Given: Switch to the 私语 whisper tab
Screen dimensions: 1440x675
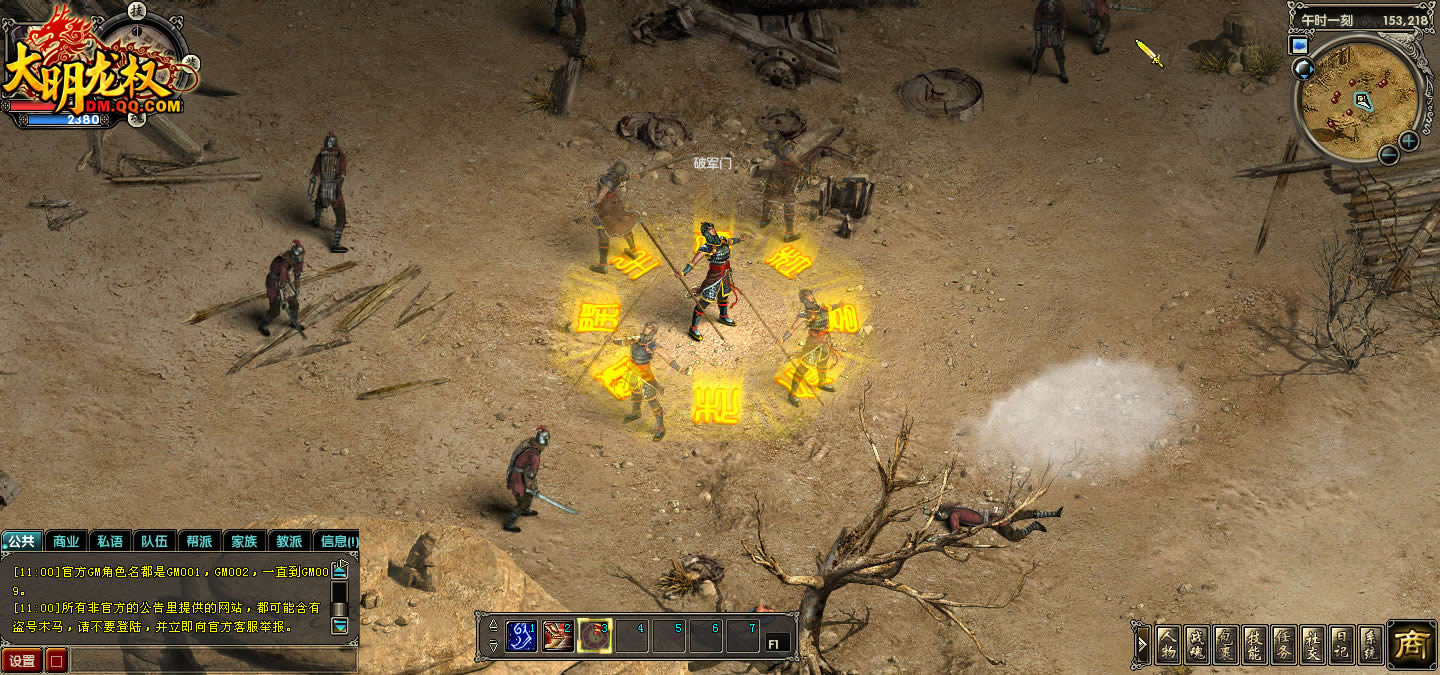Looking at the screenshot, I should coord(110,541).
